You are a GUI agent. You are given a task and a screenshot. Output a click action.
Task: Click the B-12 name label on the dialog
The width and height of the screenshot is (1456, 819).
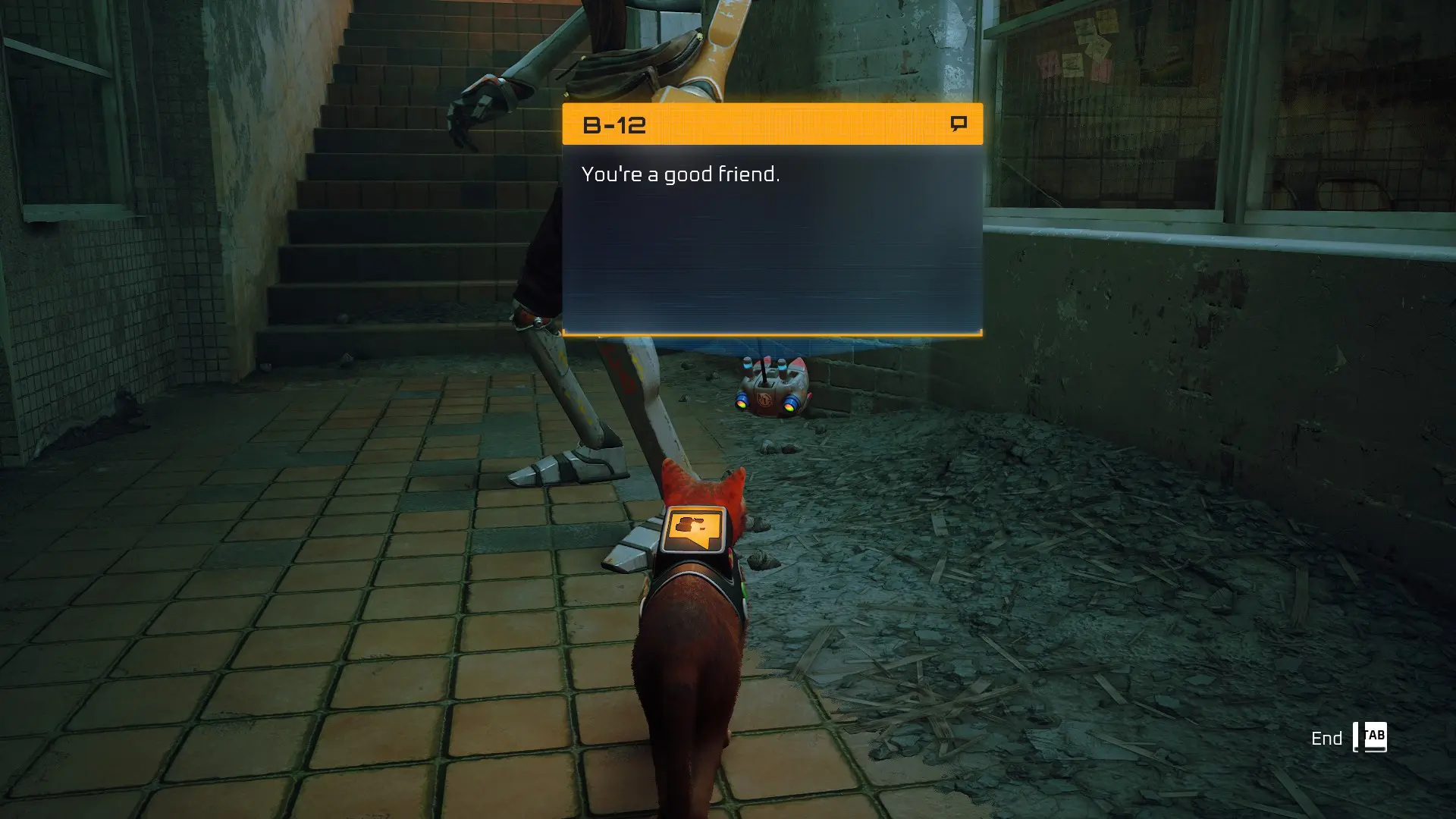(x=616, y=124)
